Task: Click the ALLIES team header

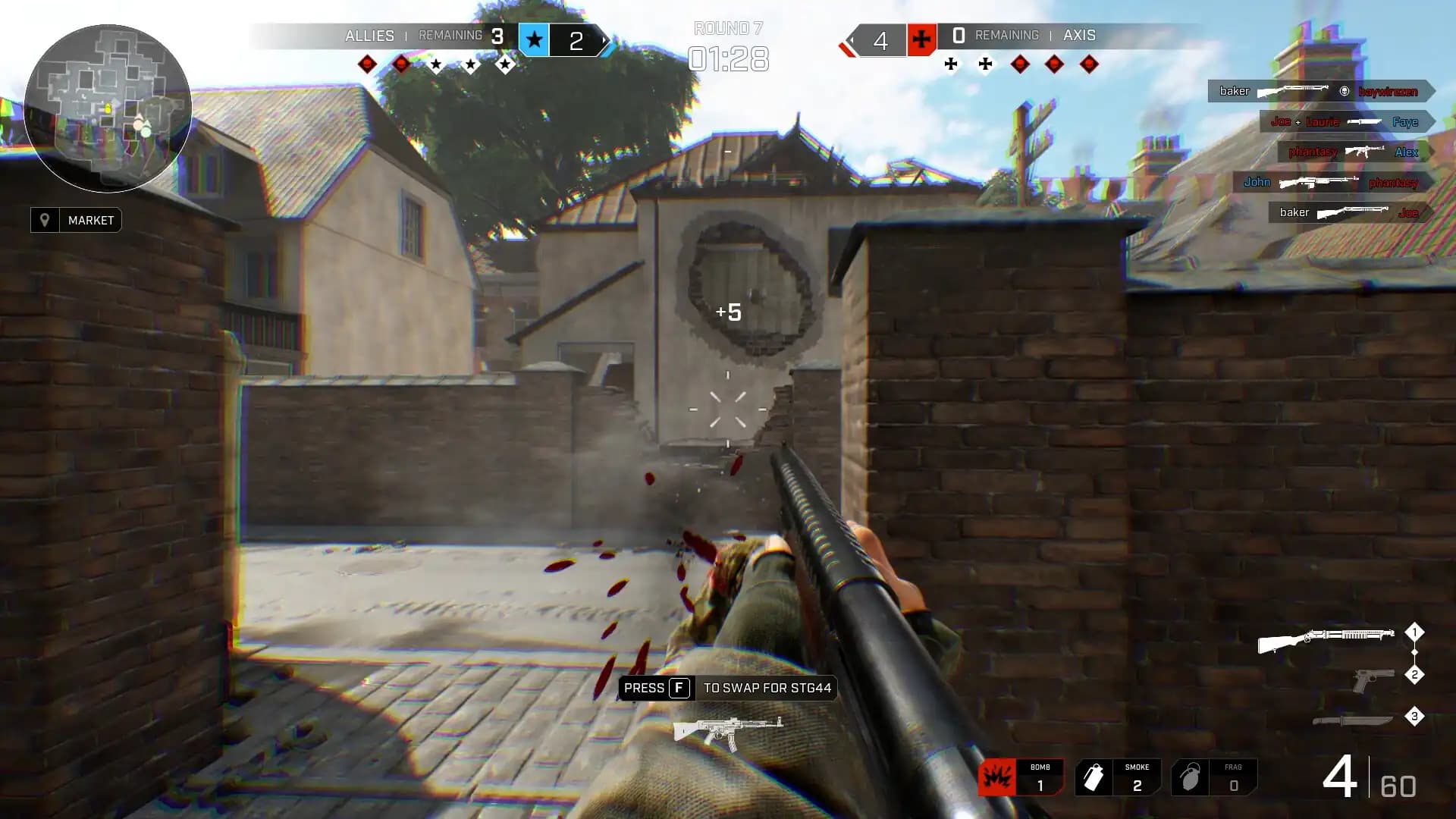Action: tap(369, 35)
